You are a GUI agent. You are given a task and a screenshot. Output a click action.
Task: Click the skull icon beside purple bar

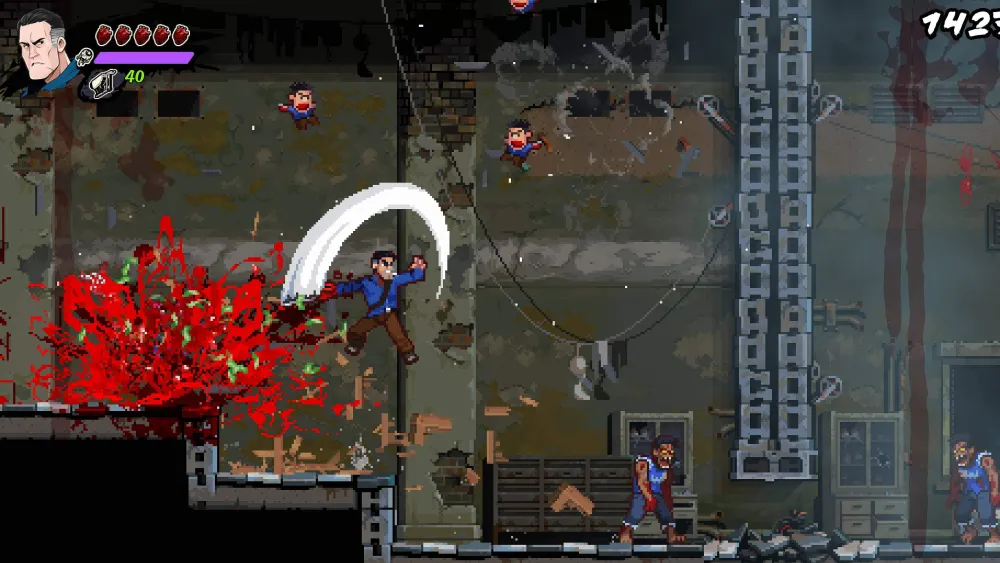click(85, 59)
